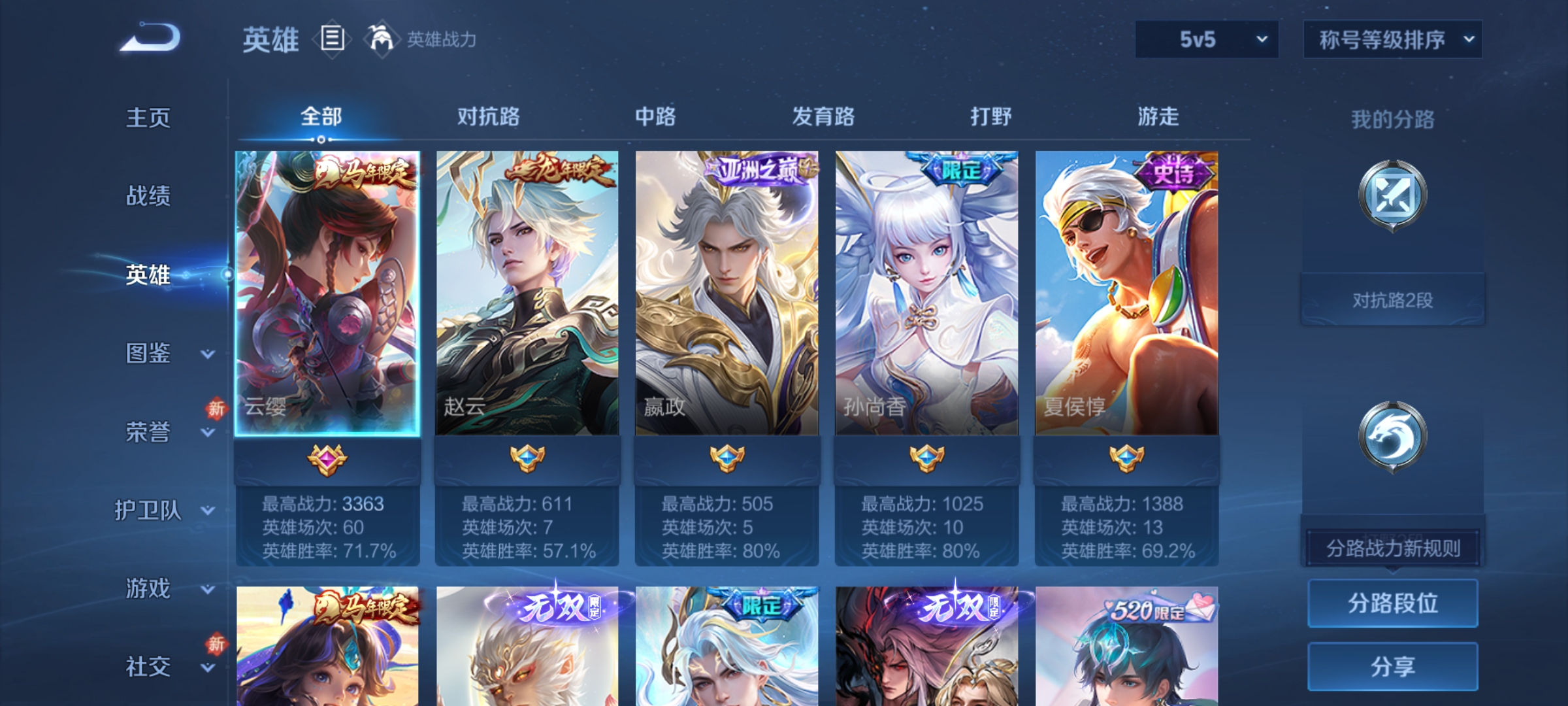Click the 分享 button
The image size is (1568, 706).
tap(1392, 665)
